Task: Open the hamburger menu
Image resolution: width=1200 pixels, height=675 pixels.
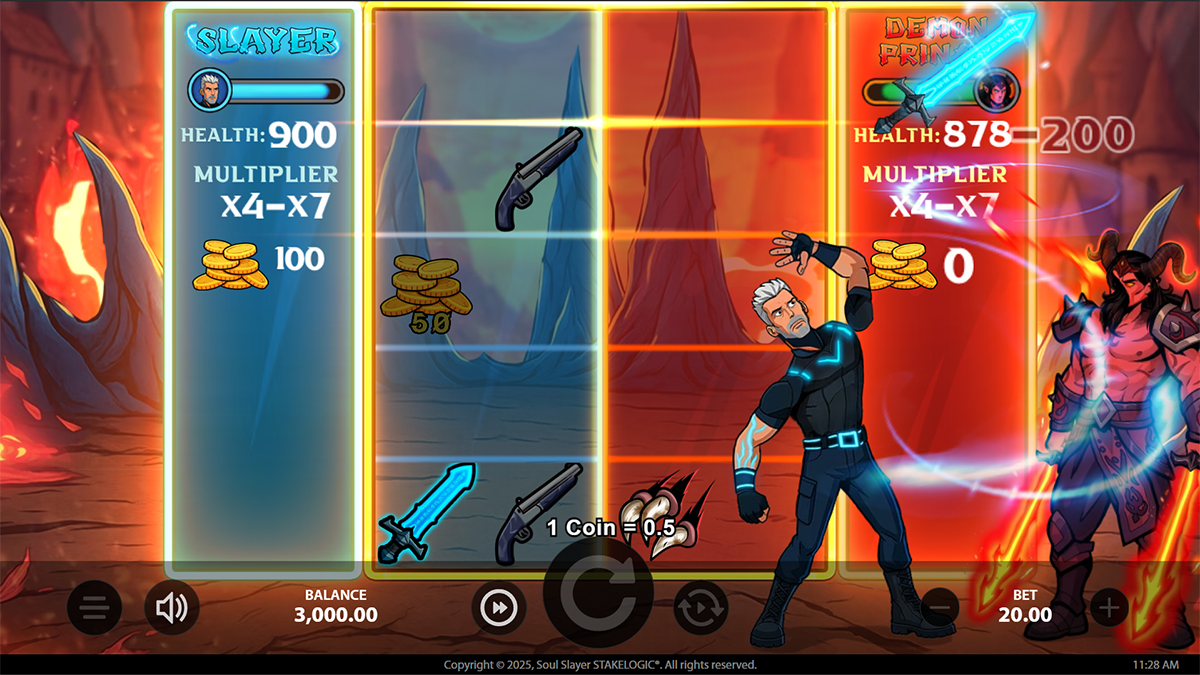Action: point(94,607)
